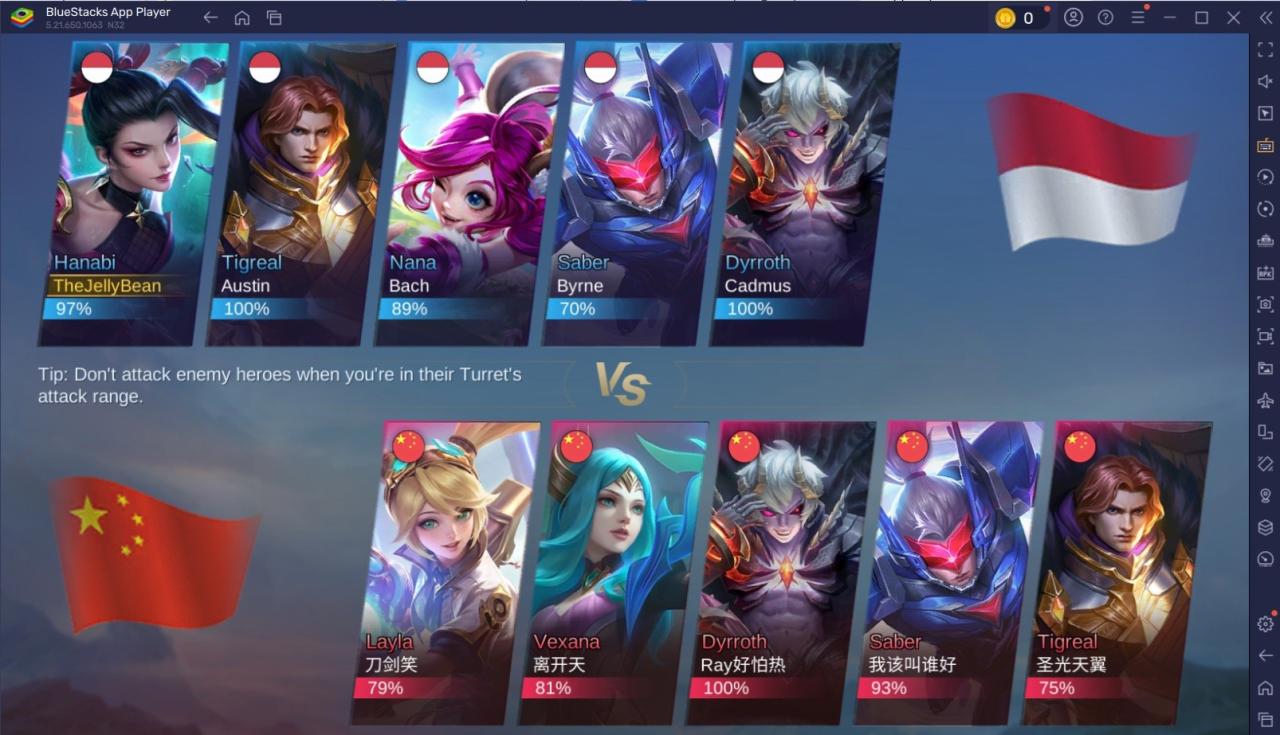1280x735 pixels.
Task: Toggle fullscreen mode from the sidebar
Action: point(1264,50)
